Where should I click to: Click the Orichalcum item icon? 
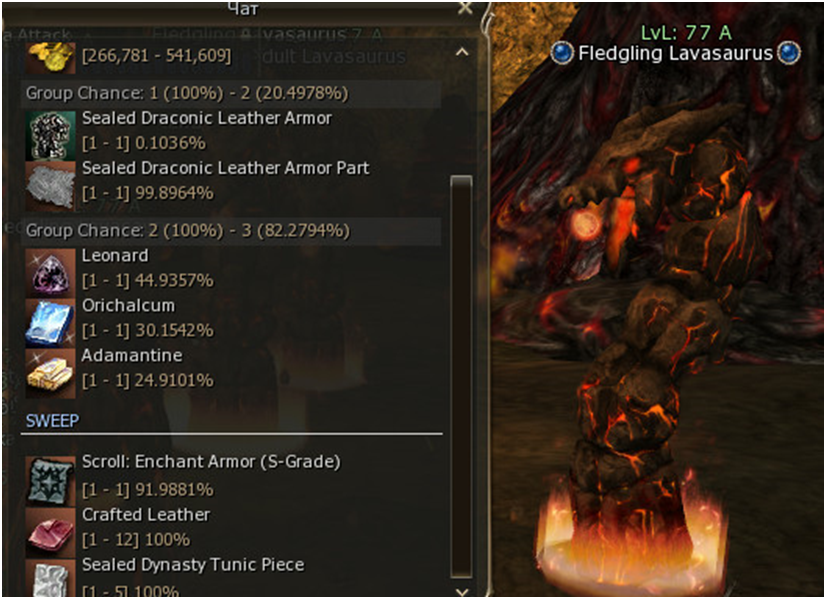[49, 322]
